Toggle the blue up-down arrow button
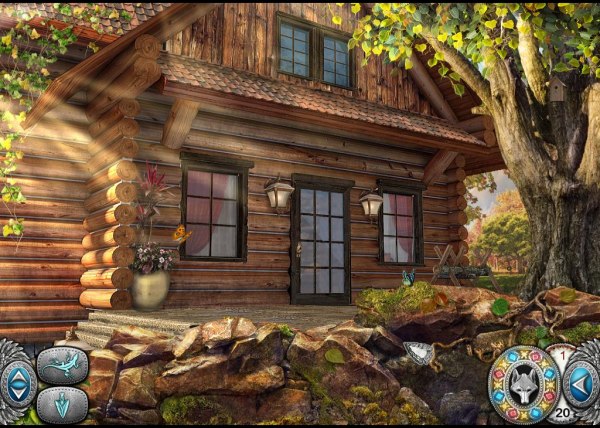This screenshot has height=428, width=600. click(x=16, y=384)
